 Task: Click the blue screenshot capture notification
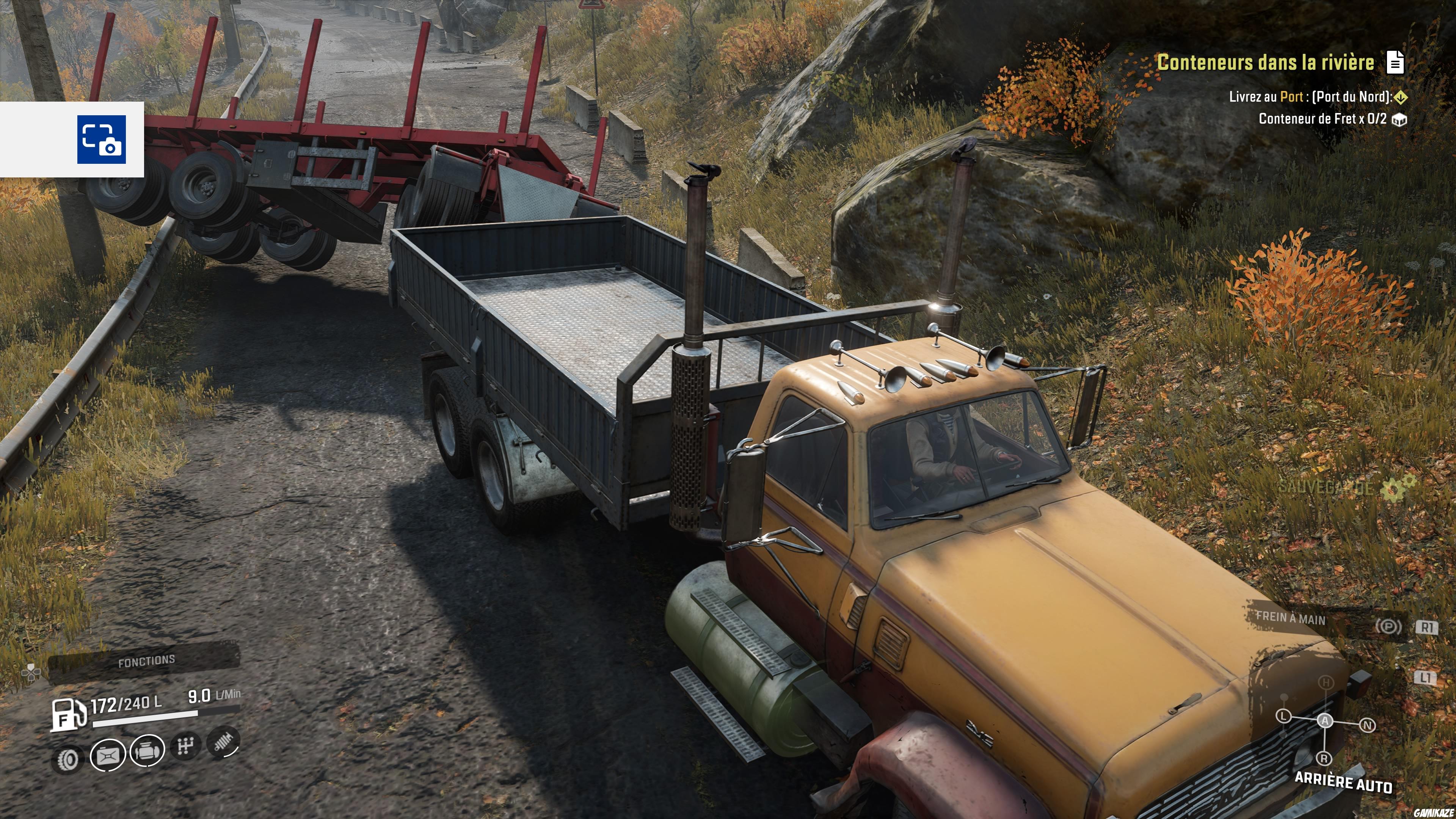coord(102,140)
